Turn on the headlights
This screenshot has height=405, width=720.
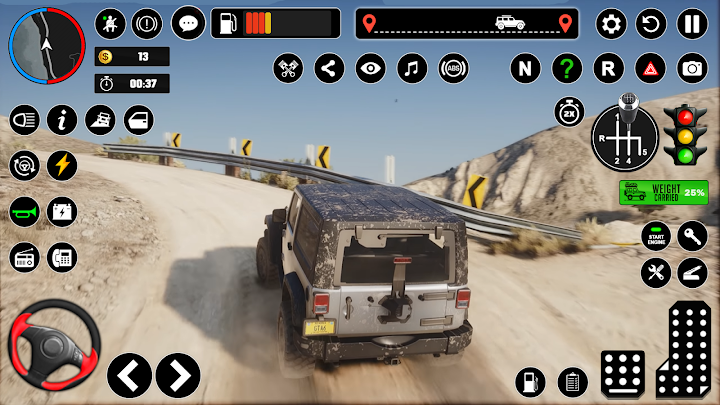(x=24, y=120)
